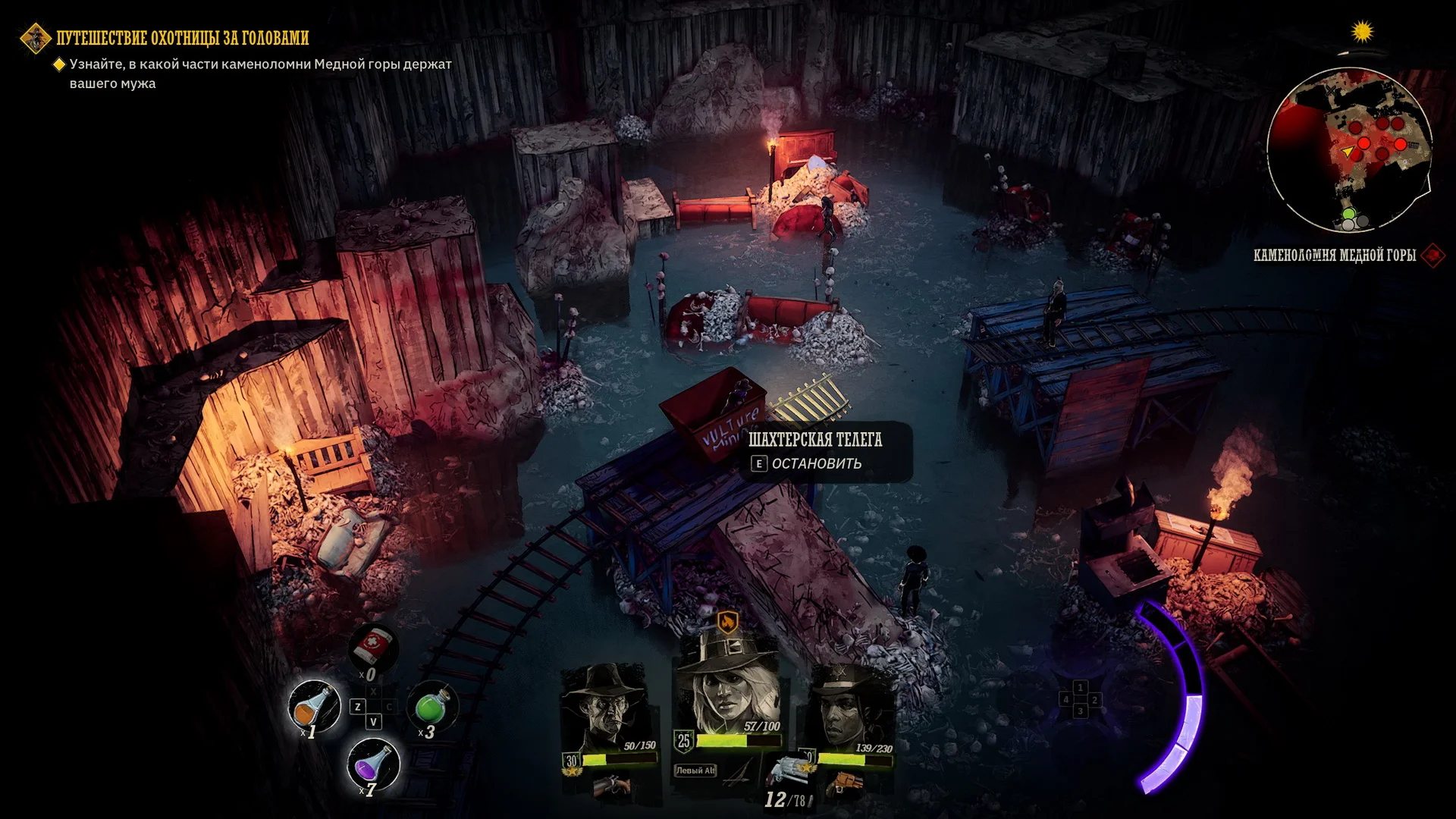This screenshot has height=819, width=1456.
Task: Select the green potion bottle slot
Action: pyautogui.click(x=432, y=705)
